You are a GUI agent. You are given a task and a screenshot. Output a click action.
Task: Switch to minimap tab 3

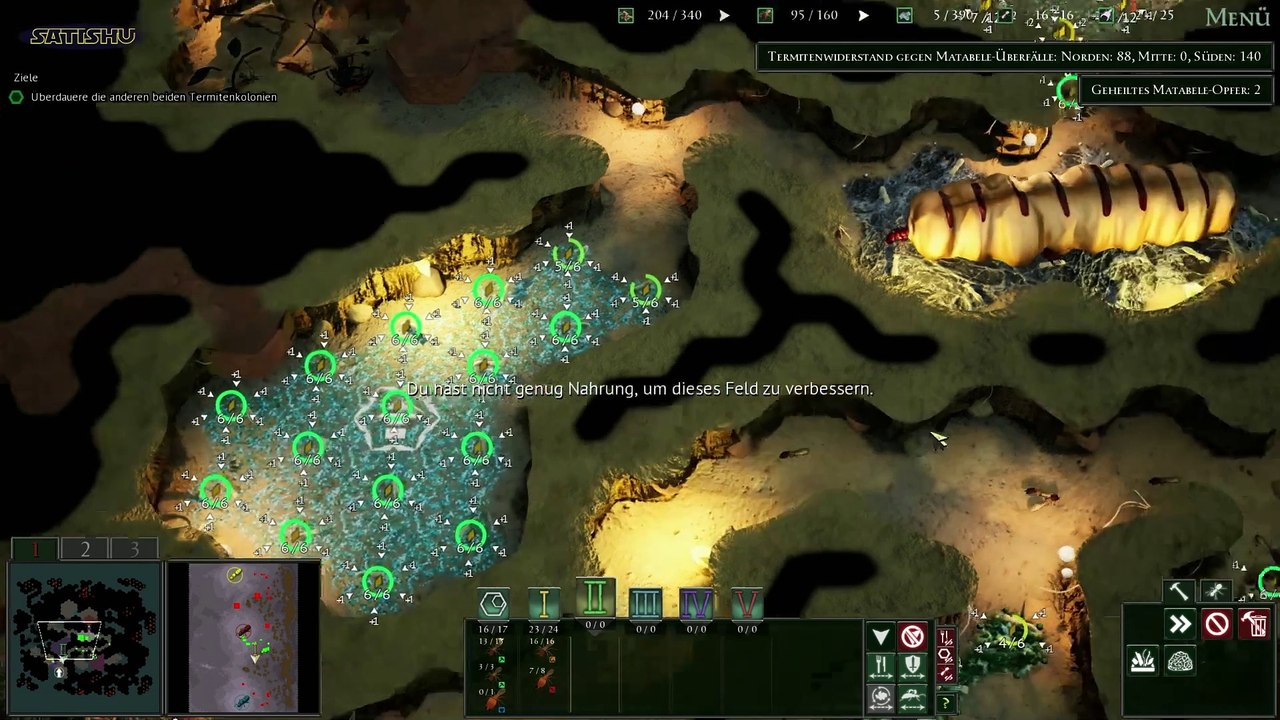point(134,549)
